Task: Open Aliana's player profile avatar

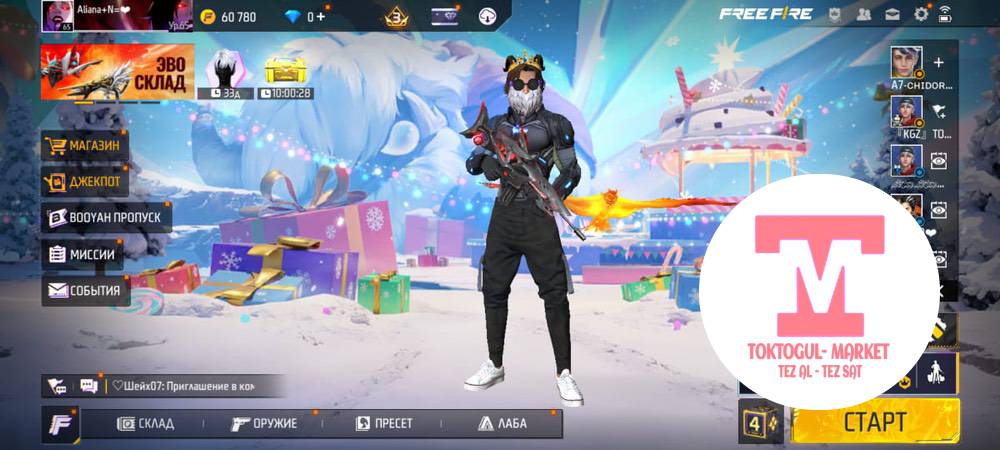Action: coord(57,17)
